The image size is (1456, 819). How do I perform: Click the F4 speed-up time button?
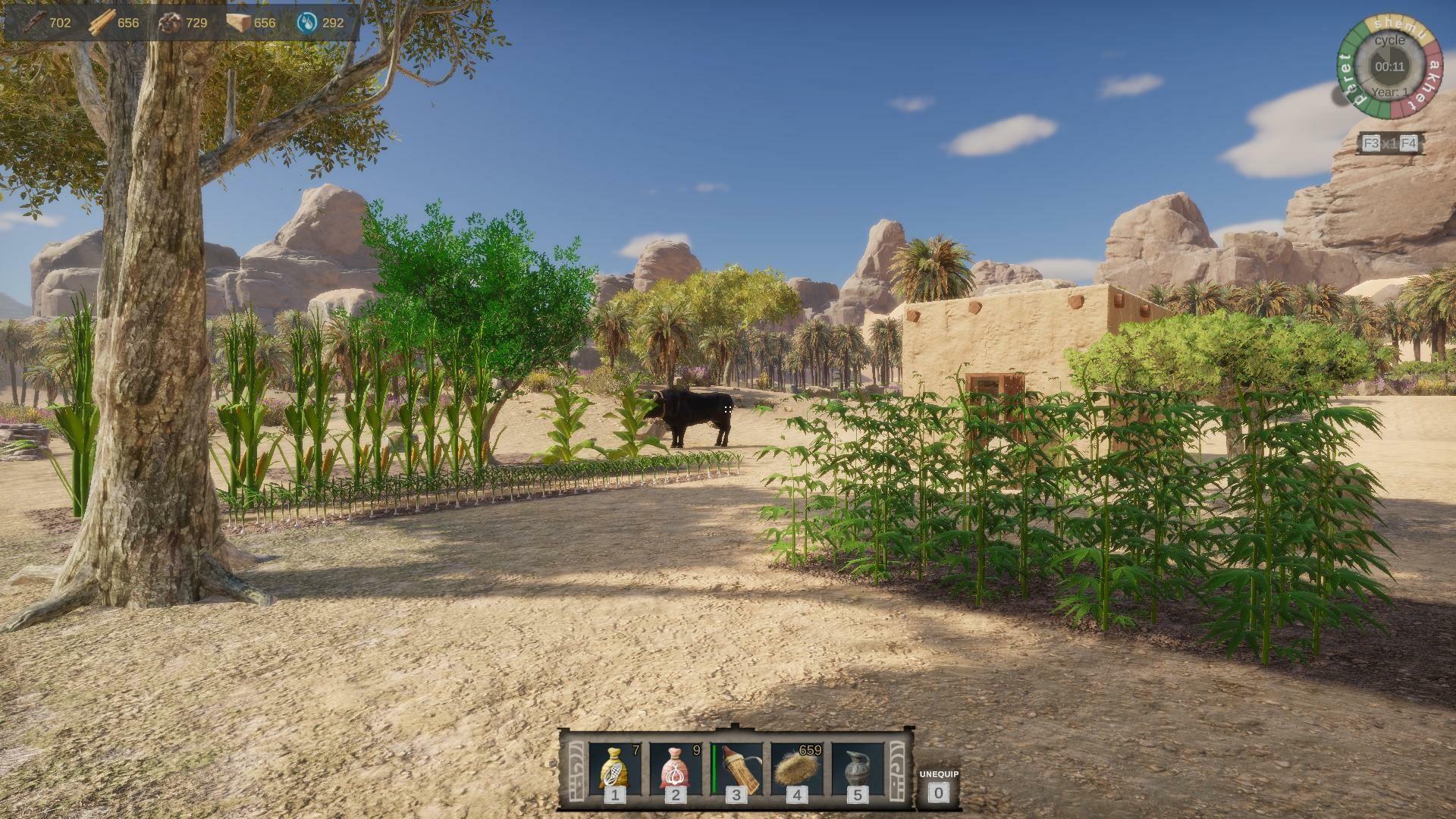(1408, 143)
